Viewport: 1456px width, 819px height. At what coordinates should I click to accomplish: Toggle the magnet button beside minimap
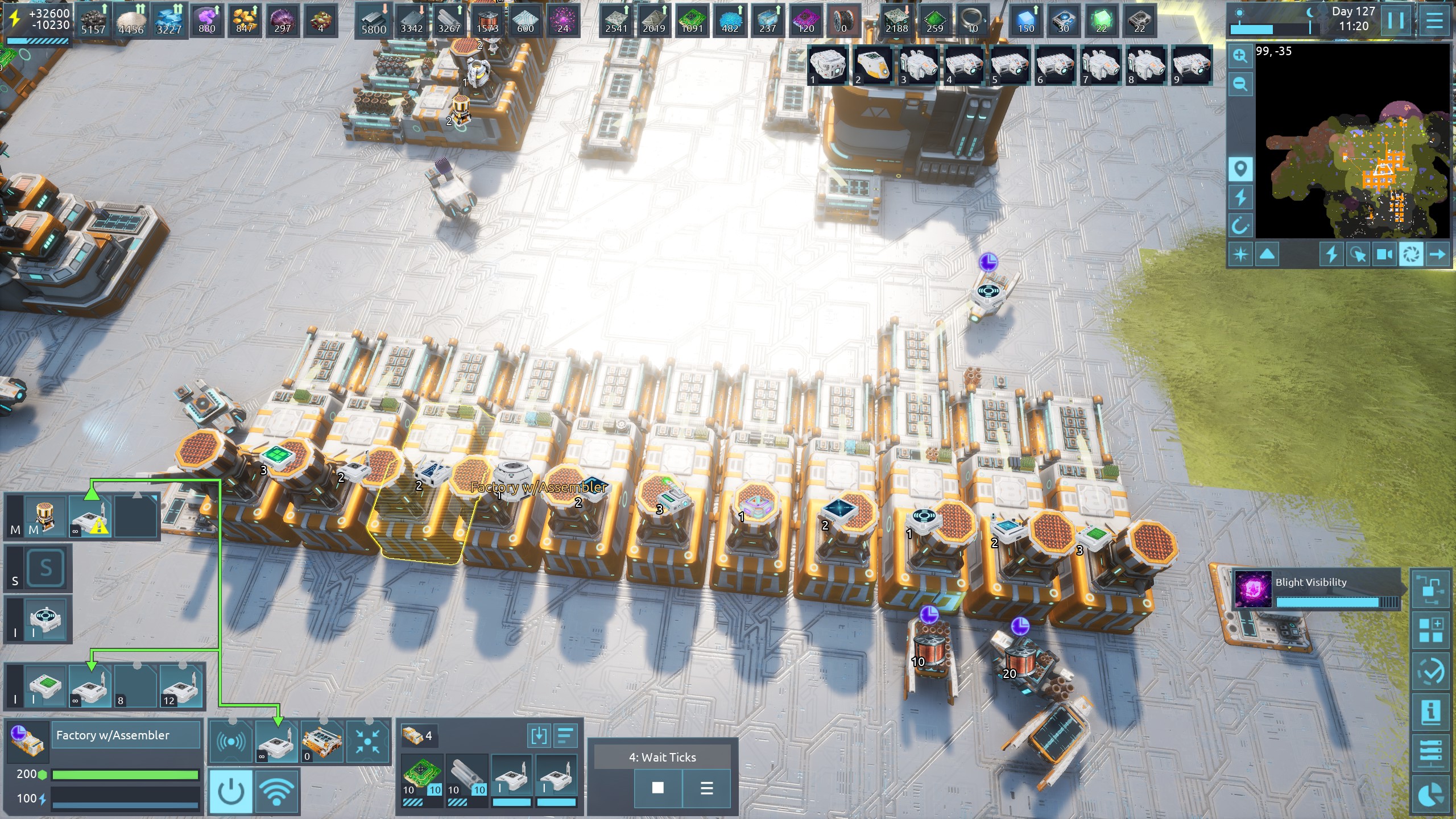pos(1240,226)
